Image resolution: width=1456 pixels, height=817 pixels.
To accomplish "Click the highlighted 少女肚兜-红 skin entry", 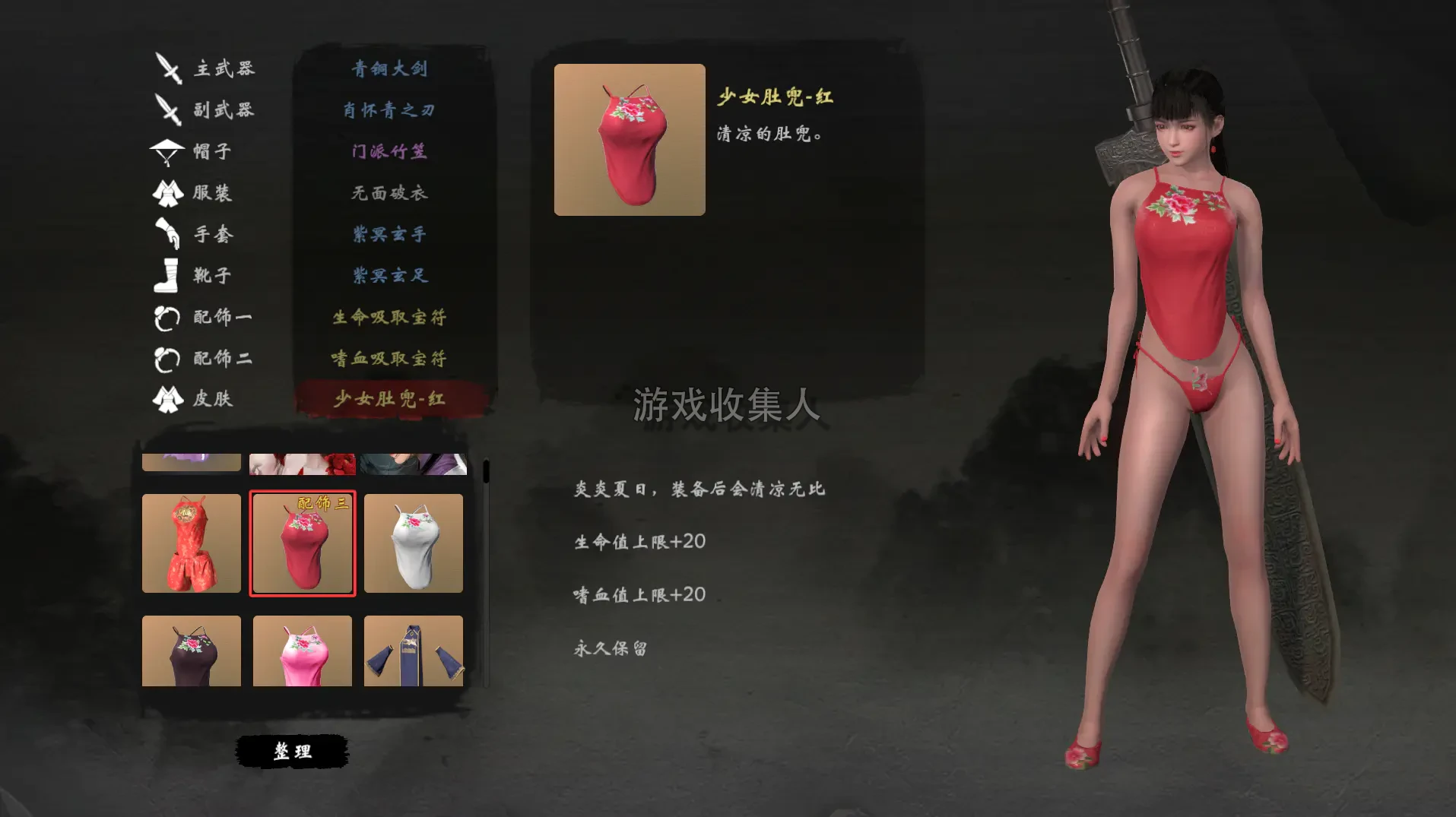I will click(x=389, y=397).
